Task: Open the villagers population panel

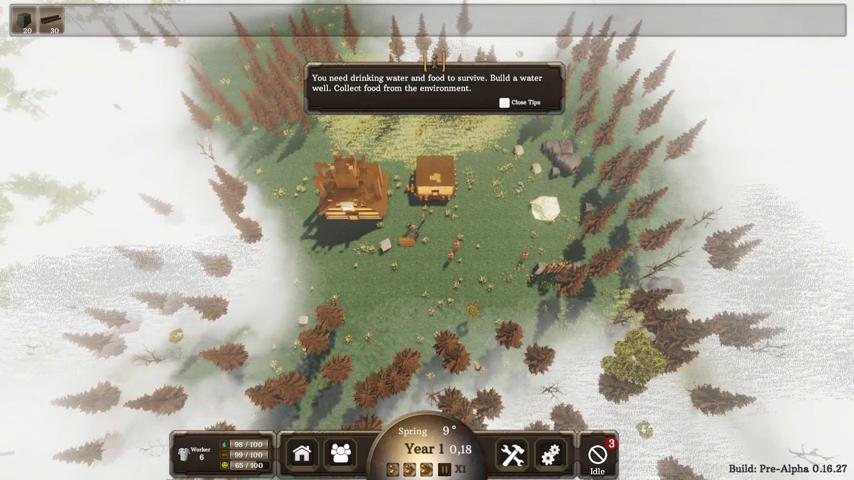Action: [341, 454]
